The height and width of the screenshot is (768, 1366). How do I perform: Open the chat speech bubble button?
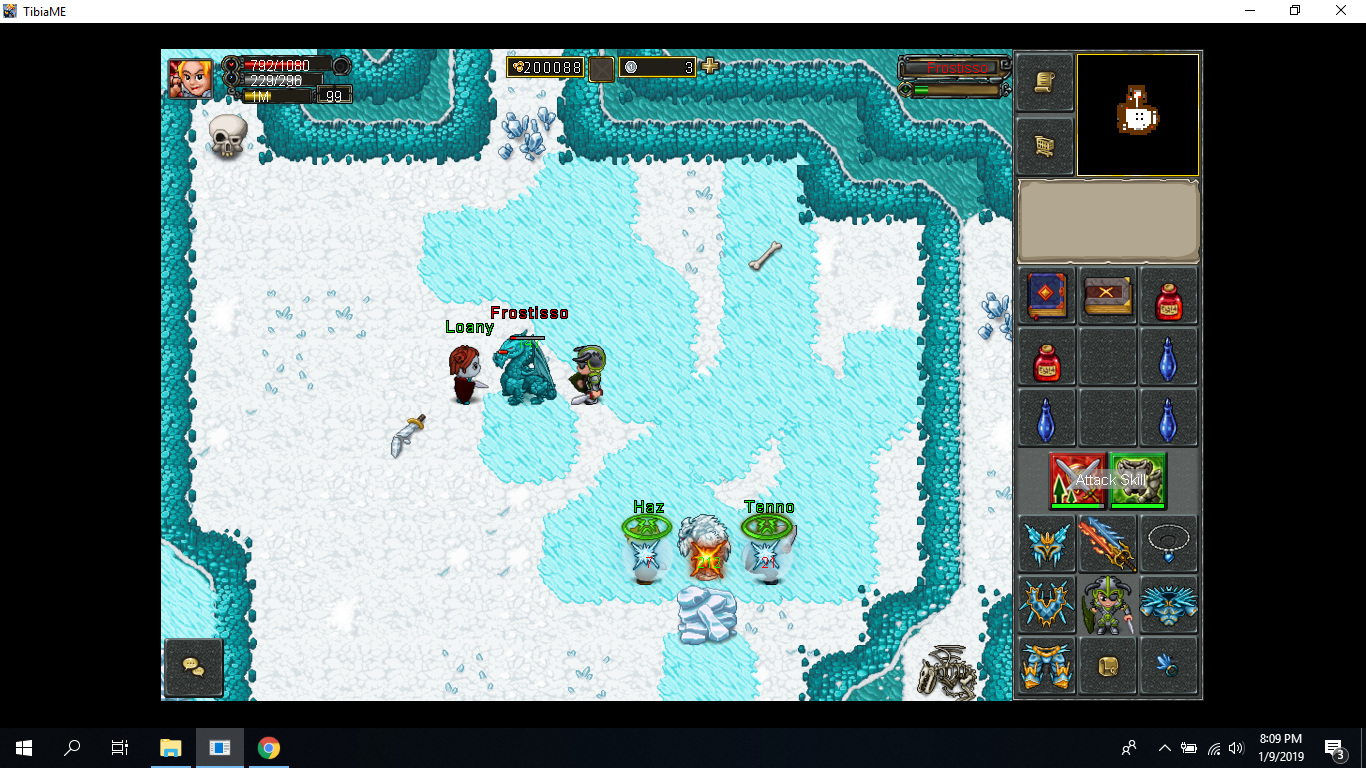click(194, 667)
